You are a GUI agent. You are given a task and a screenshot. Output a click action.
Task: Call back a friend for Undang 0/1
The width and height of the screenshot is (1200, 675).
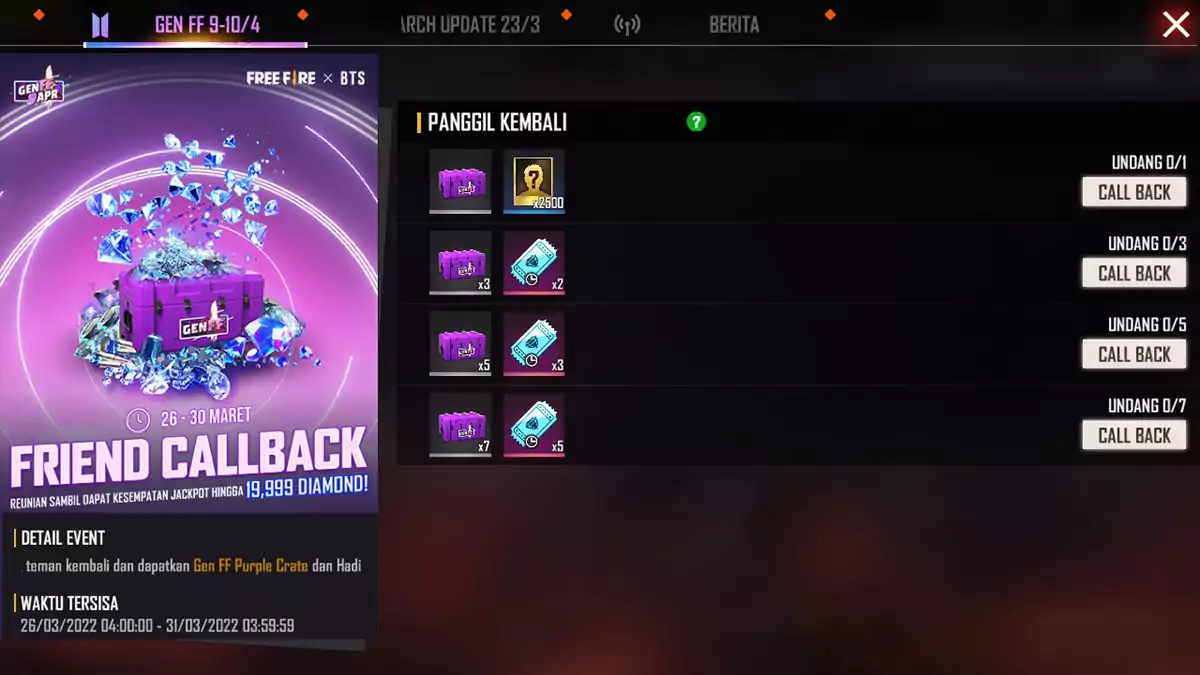pyautogui.click(x=1134, y=192)
